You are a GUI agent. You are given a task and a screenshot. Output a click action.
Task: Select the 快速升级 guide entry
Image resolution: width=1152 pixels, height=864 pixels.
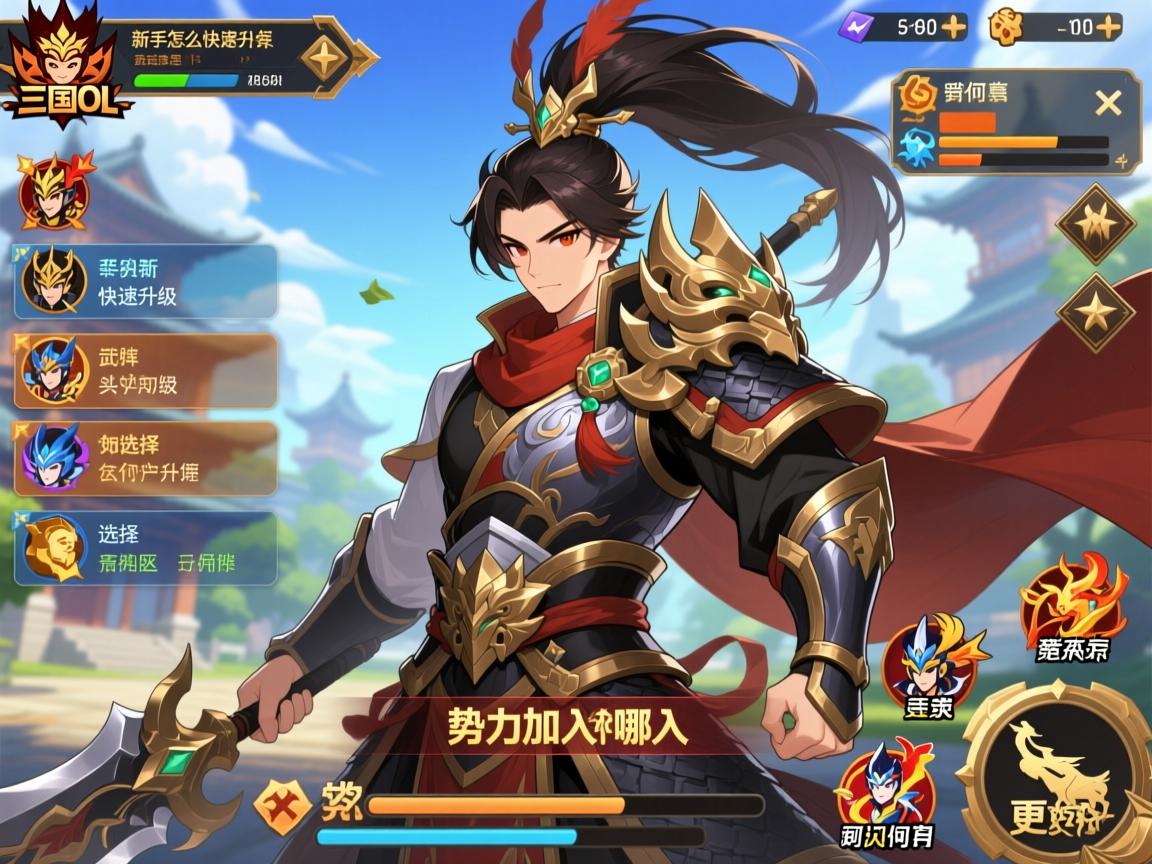pos(146,282)
